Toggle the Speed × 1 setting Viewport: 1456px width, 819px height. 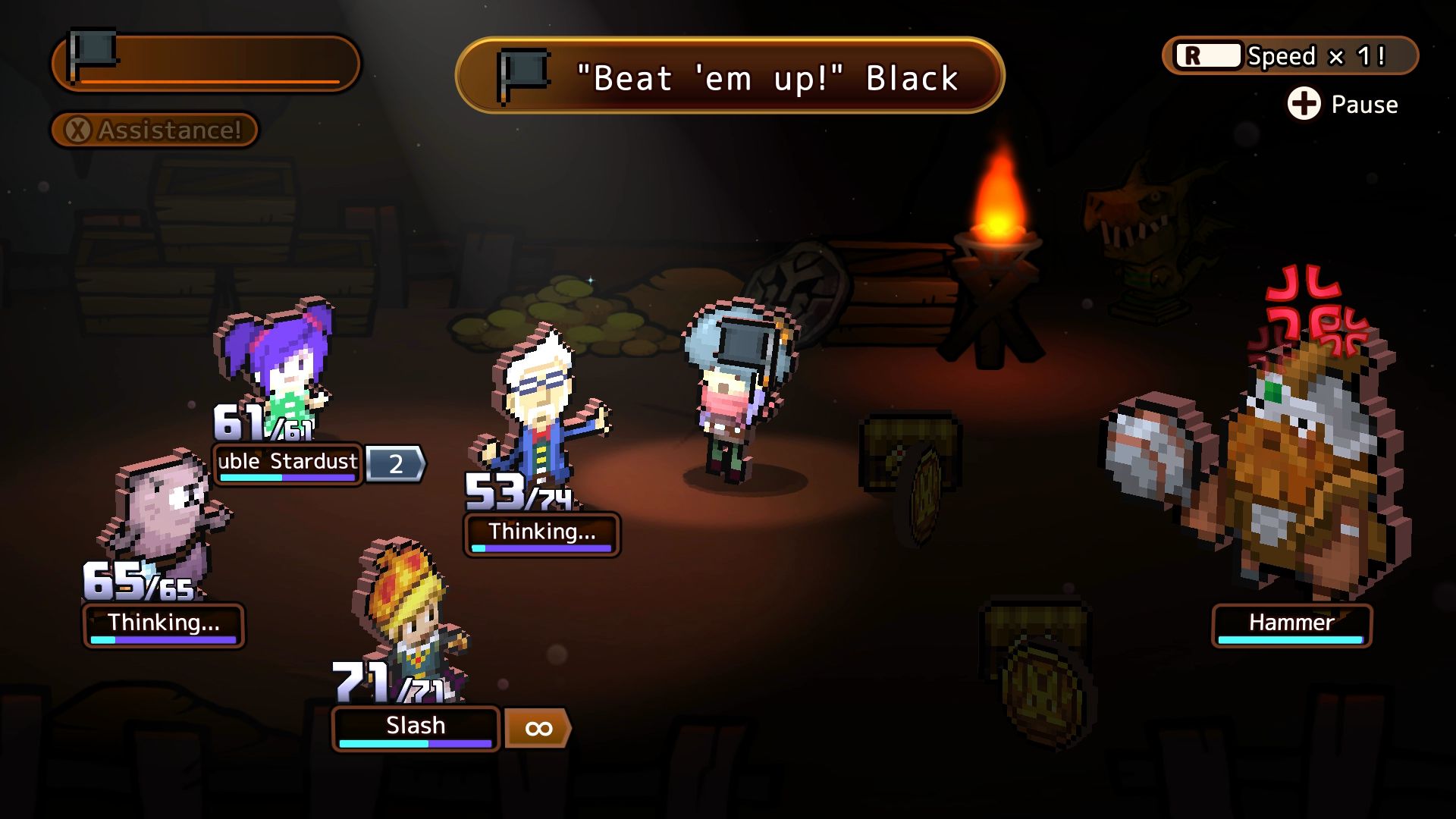click(1289, 56)
